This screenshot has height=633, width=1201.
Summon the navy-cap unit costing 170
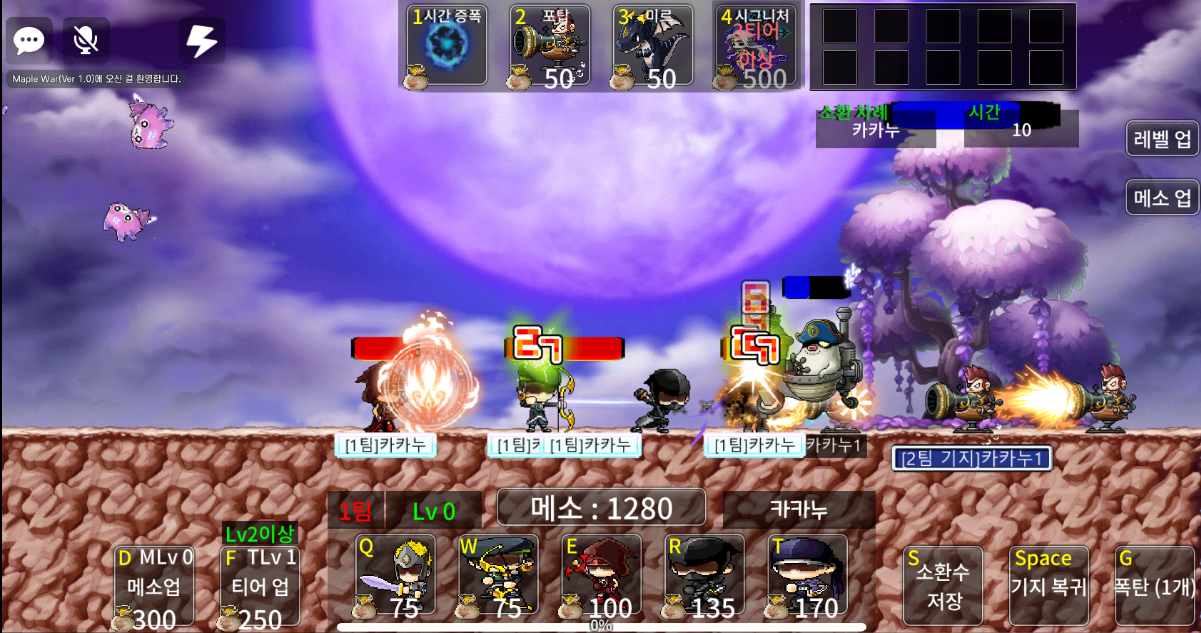(x=808, y=575)
